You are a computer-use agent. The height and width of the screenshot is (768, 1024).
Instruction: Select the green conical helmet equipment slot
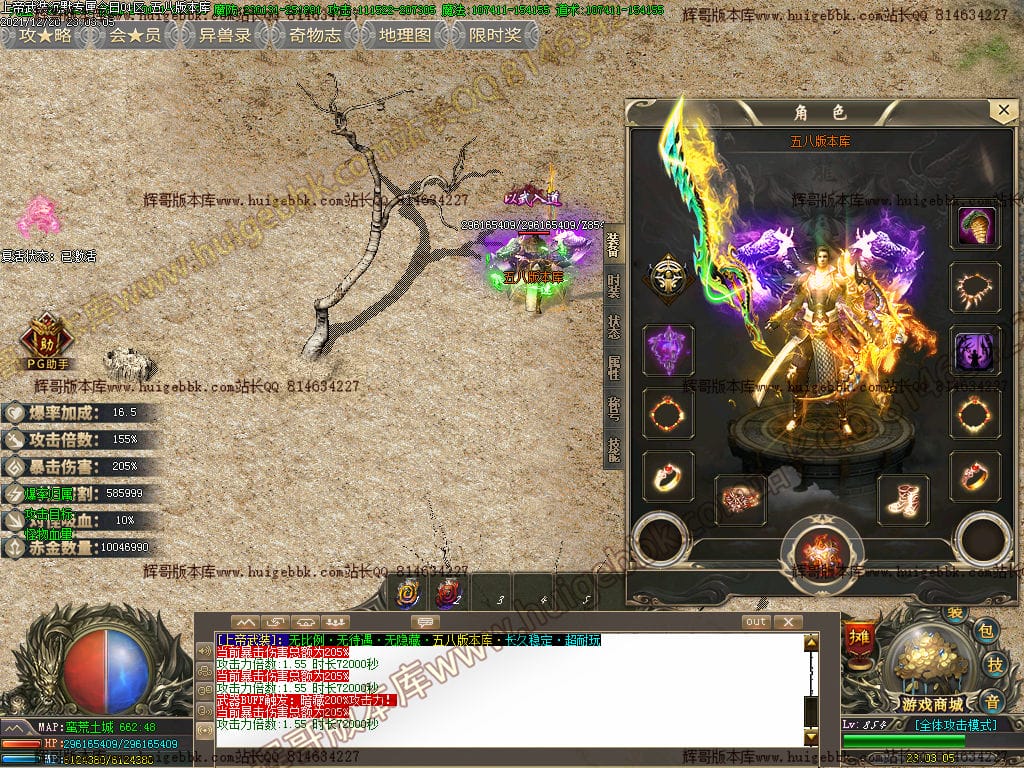coord(975,228)
